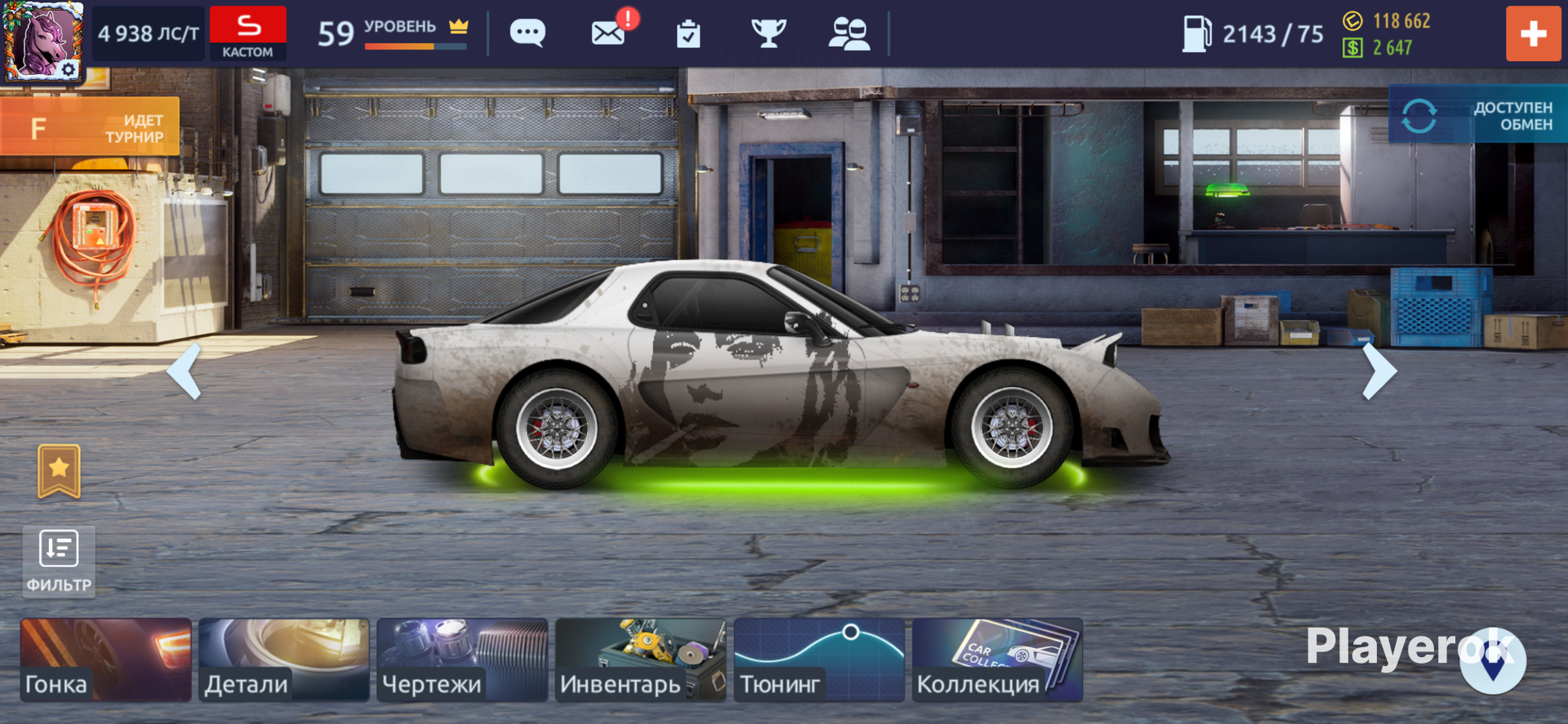This screenshot has width=1568, height=724.
Task: Open the tasks clipboard icon
Action: [688, 34]
